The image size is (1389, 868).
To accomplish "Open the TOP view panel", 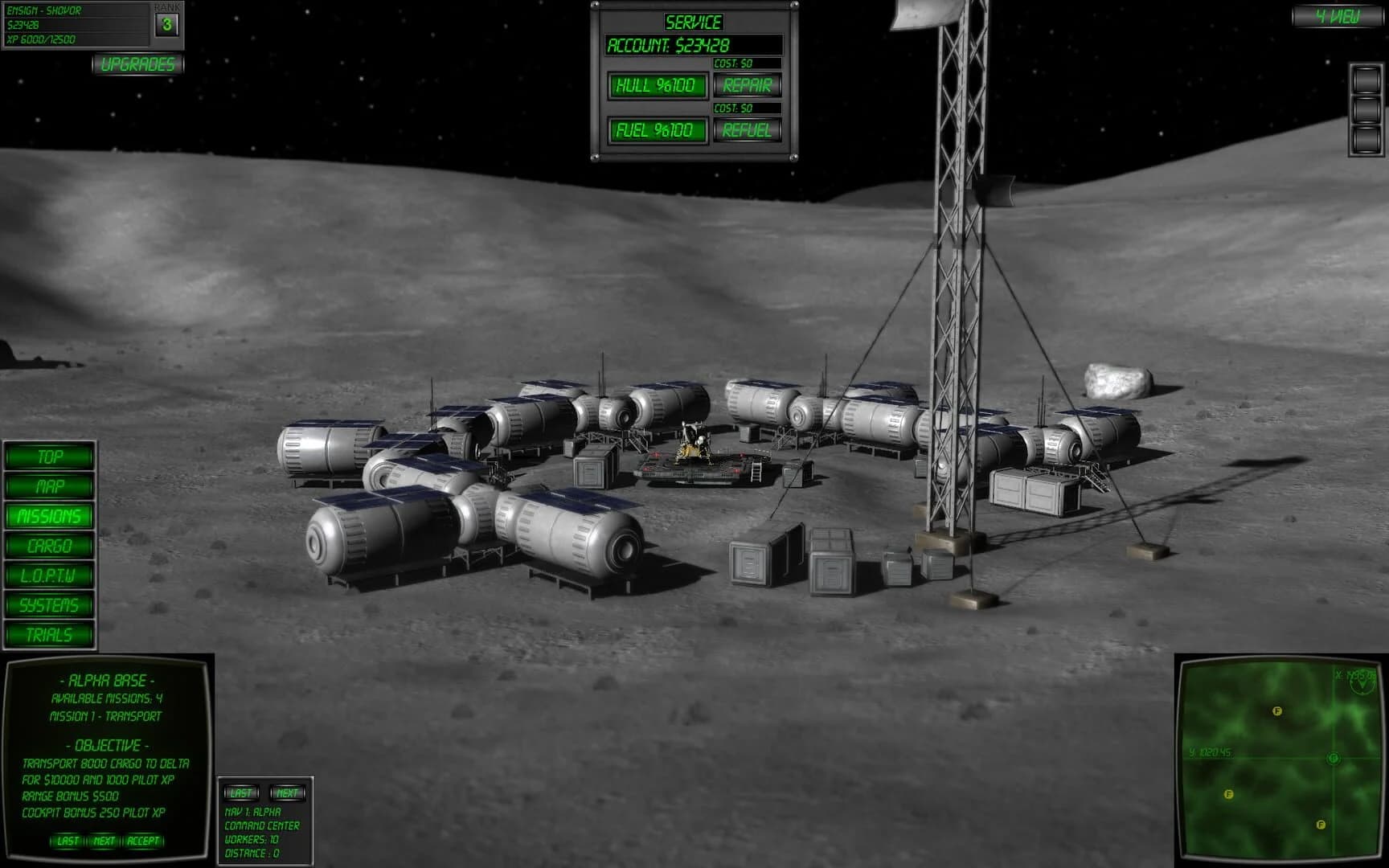I will [x=48, y=458].
